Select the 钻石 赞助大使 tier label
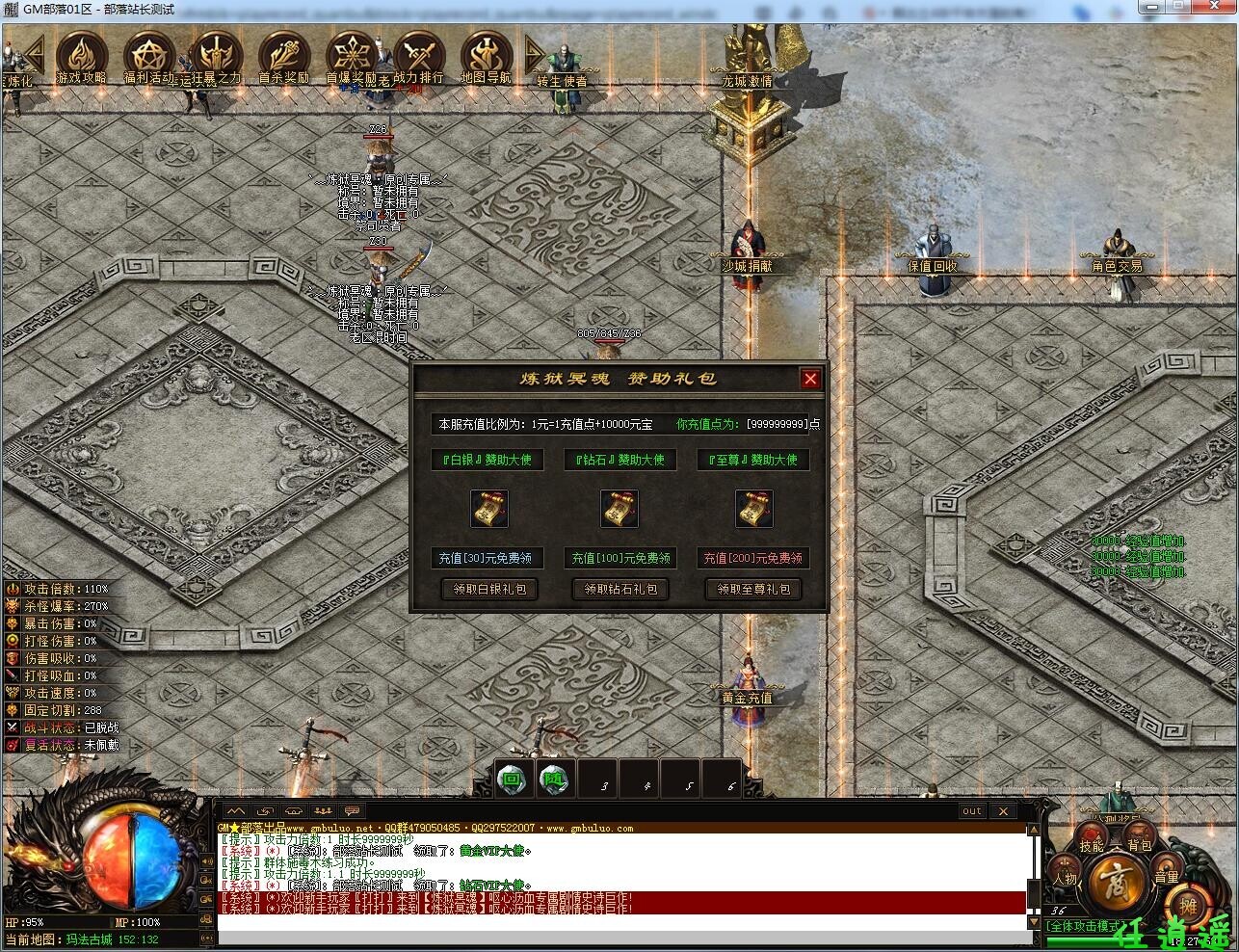This screenshot has height=952, width=1239. click(619, 460)
